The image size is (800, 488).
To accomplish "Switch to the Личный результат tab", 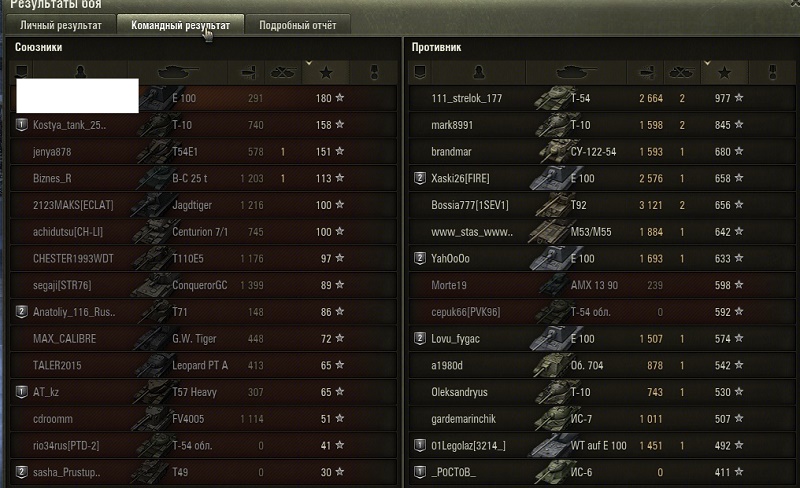I will tap(62, 25).
